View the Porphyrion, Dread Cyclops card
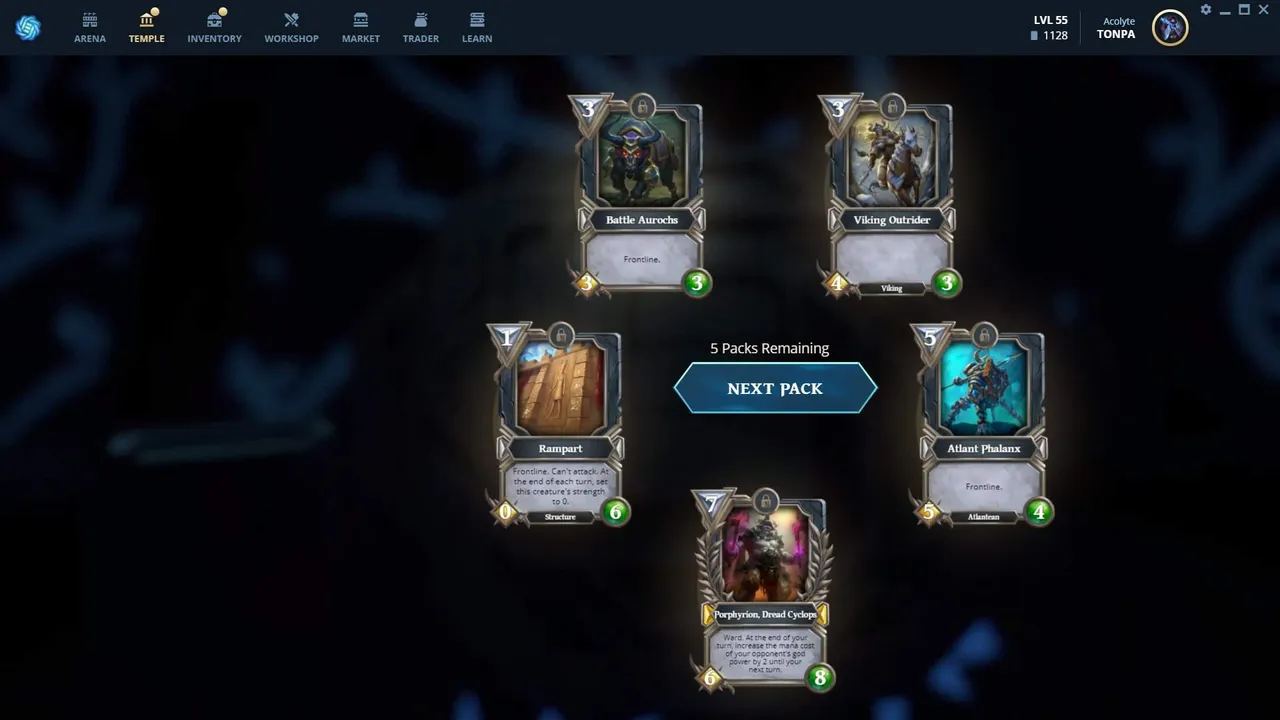1280x720 pixels. click(766, 591)
